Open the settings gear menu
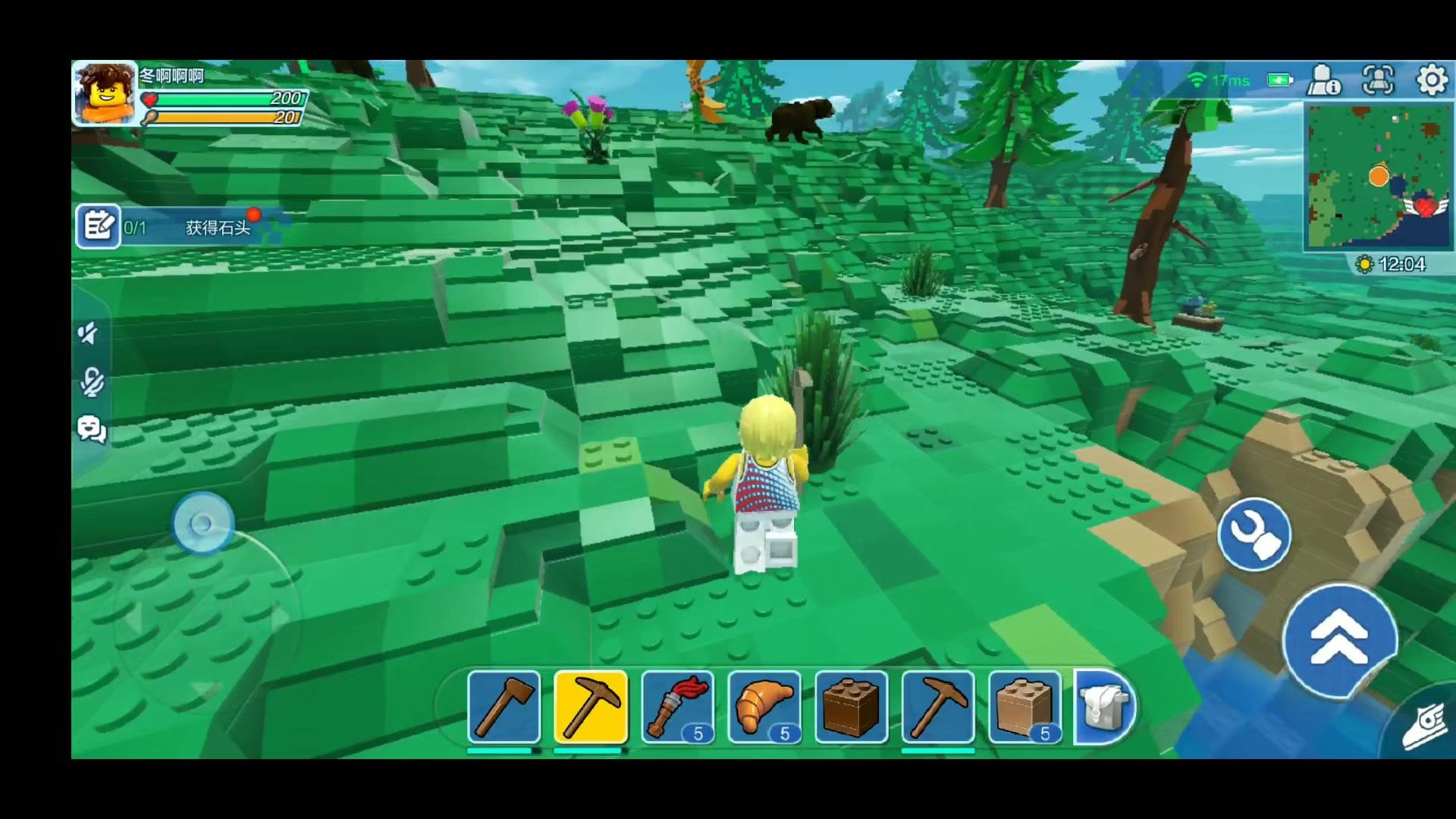This screenshot has height=819, width=1456. [1431, 80]
